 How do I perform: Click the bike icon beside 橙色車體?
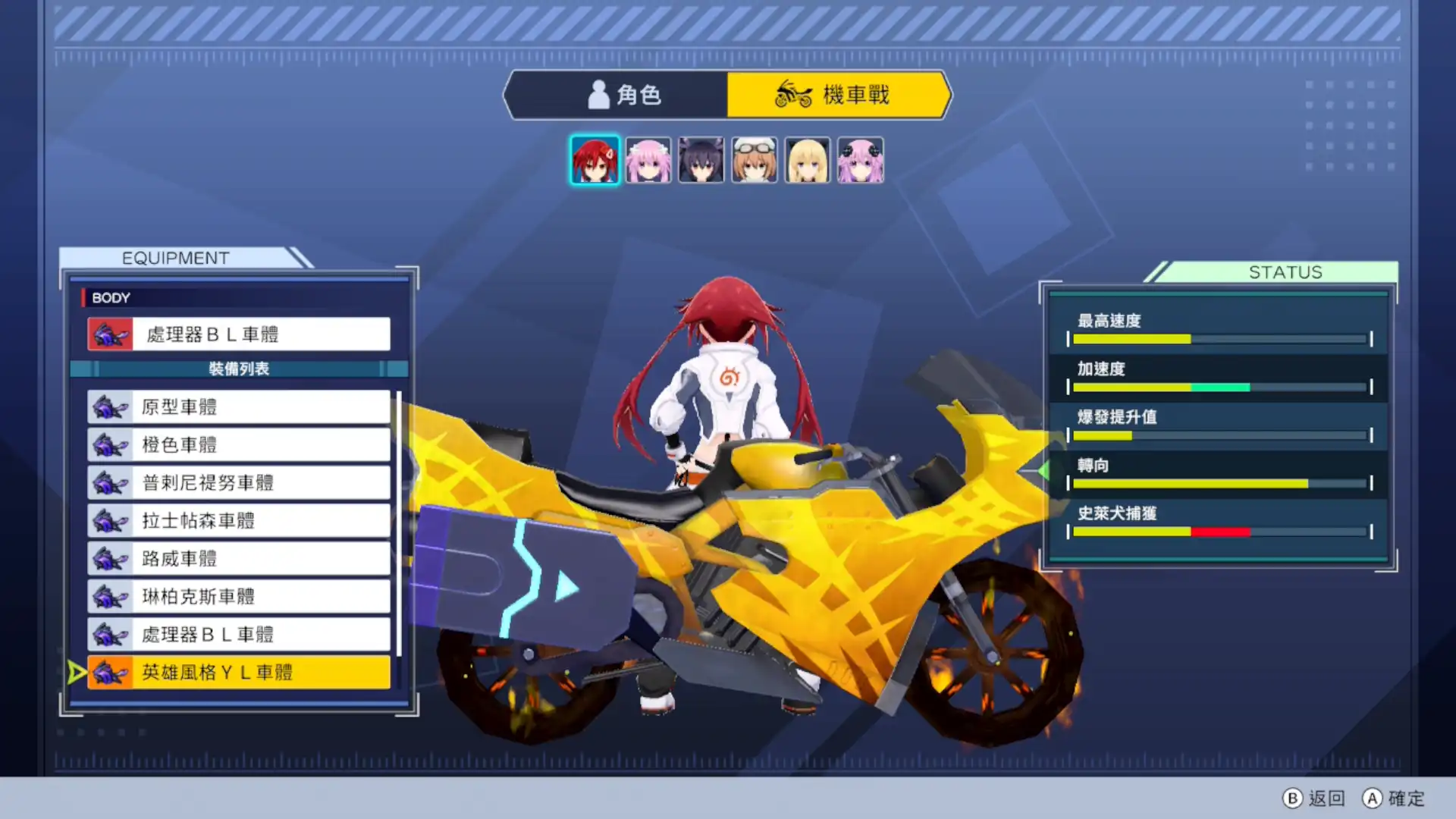point(109,445)
